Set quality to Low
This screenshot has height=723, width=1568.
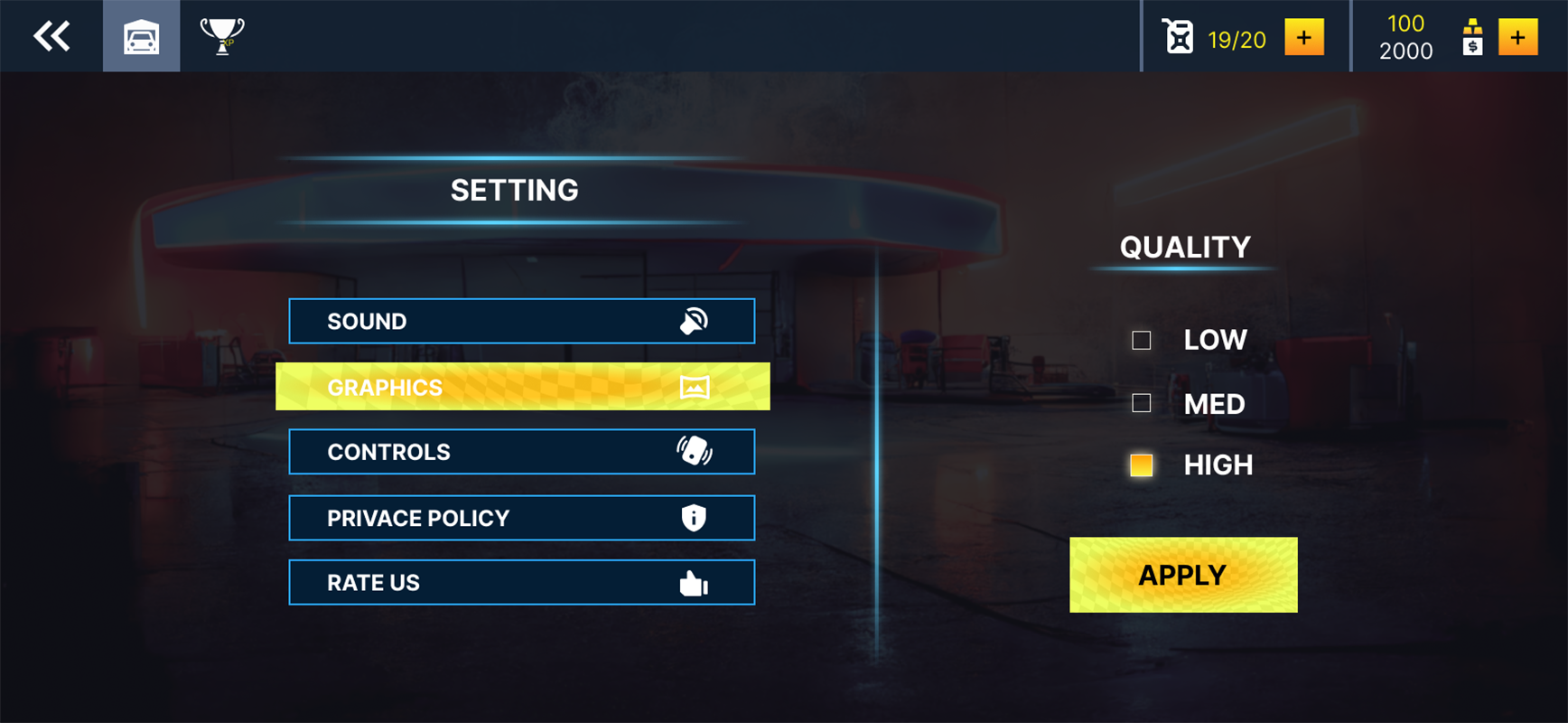tap(1142, 340)
